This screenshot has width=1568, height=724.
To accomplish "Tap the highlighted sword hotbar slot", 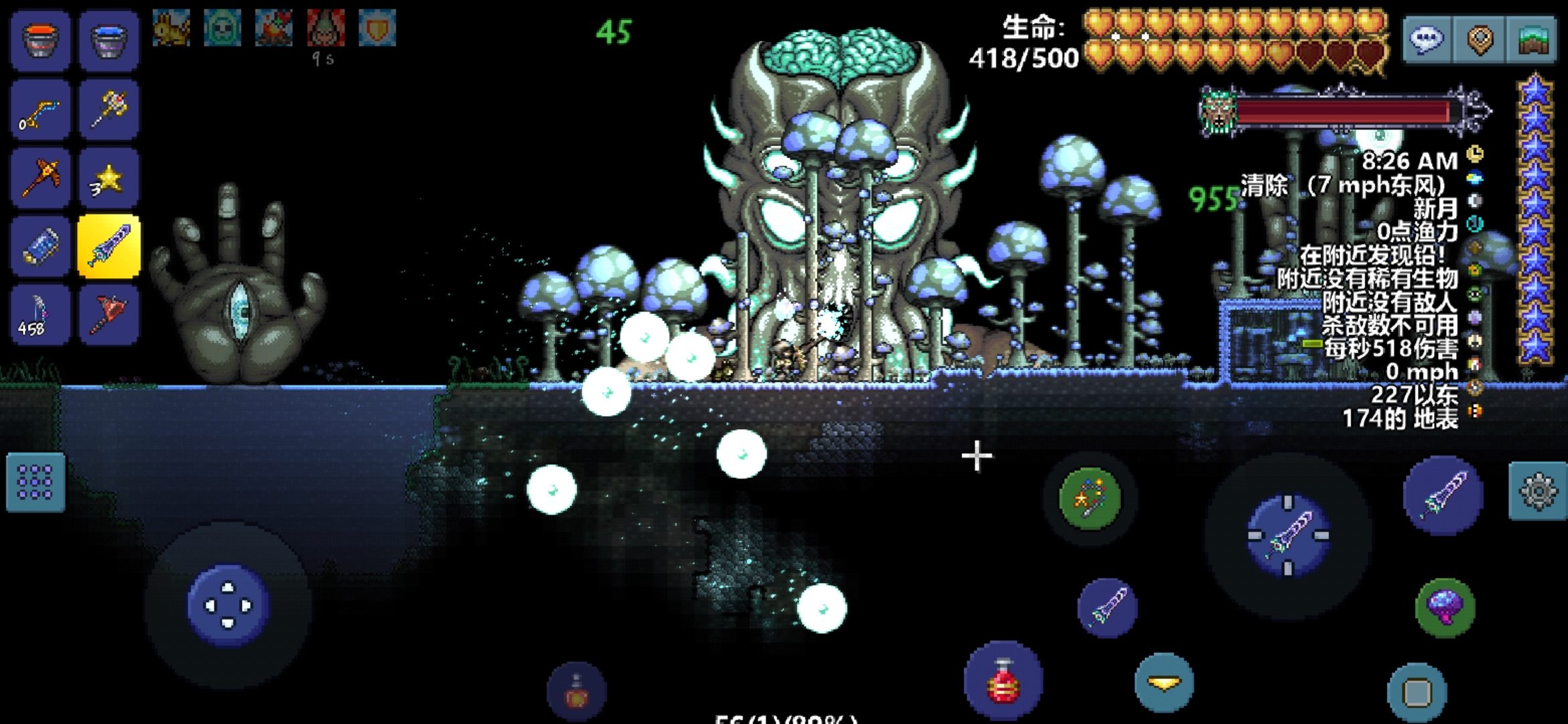I will click(109, 247).
